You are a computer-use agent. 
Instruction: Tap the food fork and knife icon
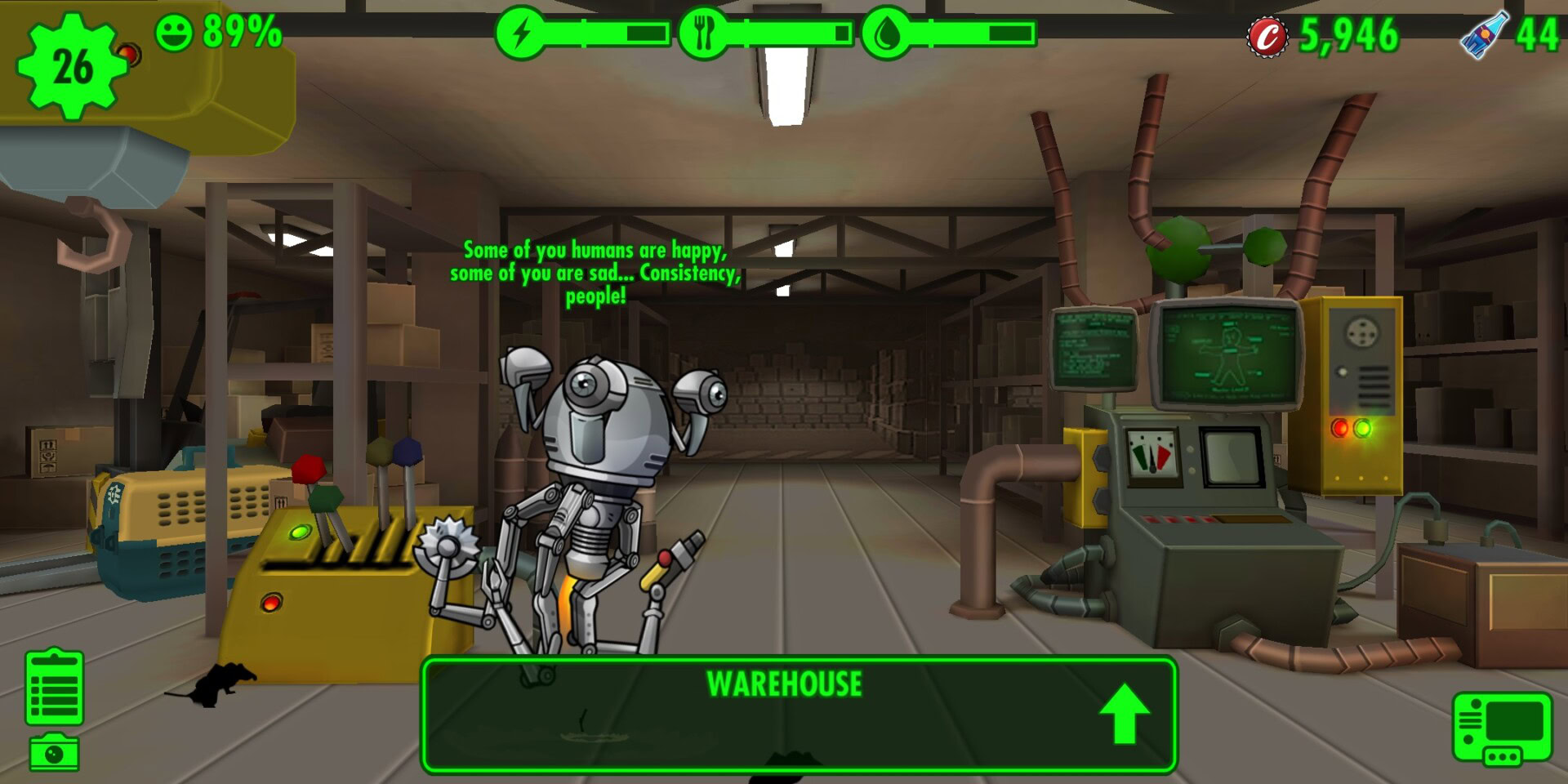click(x=702, y=33)
